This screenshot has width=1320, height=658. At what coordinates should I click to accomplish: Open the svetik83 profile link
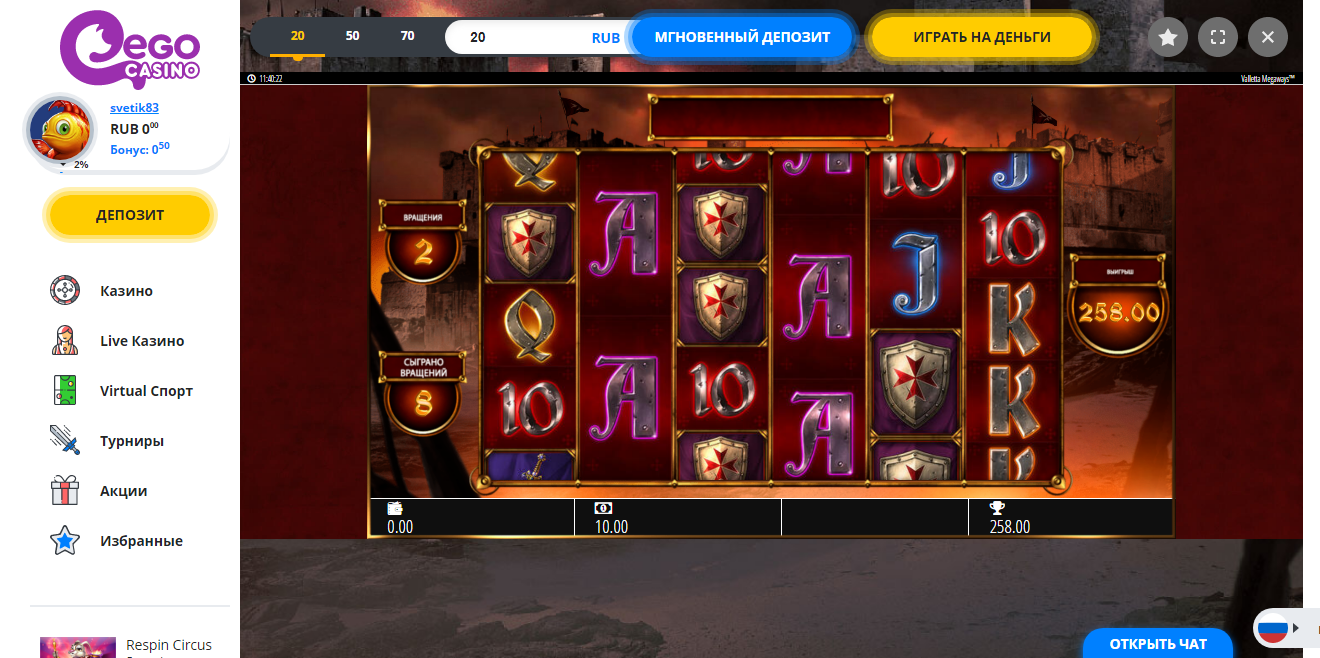tap(134, 108)
